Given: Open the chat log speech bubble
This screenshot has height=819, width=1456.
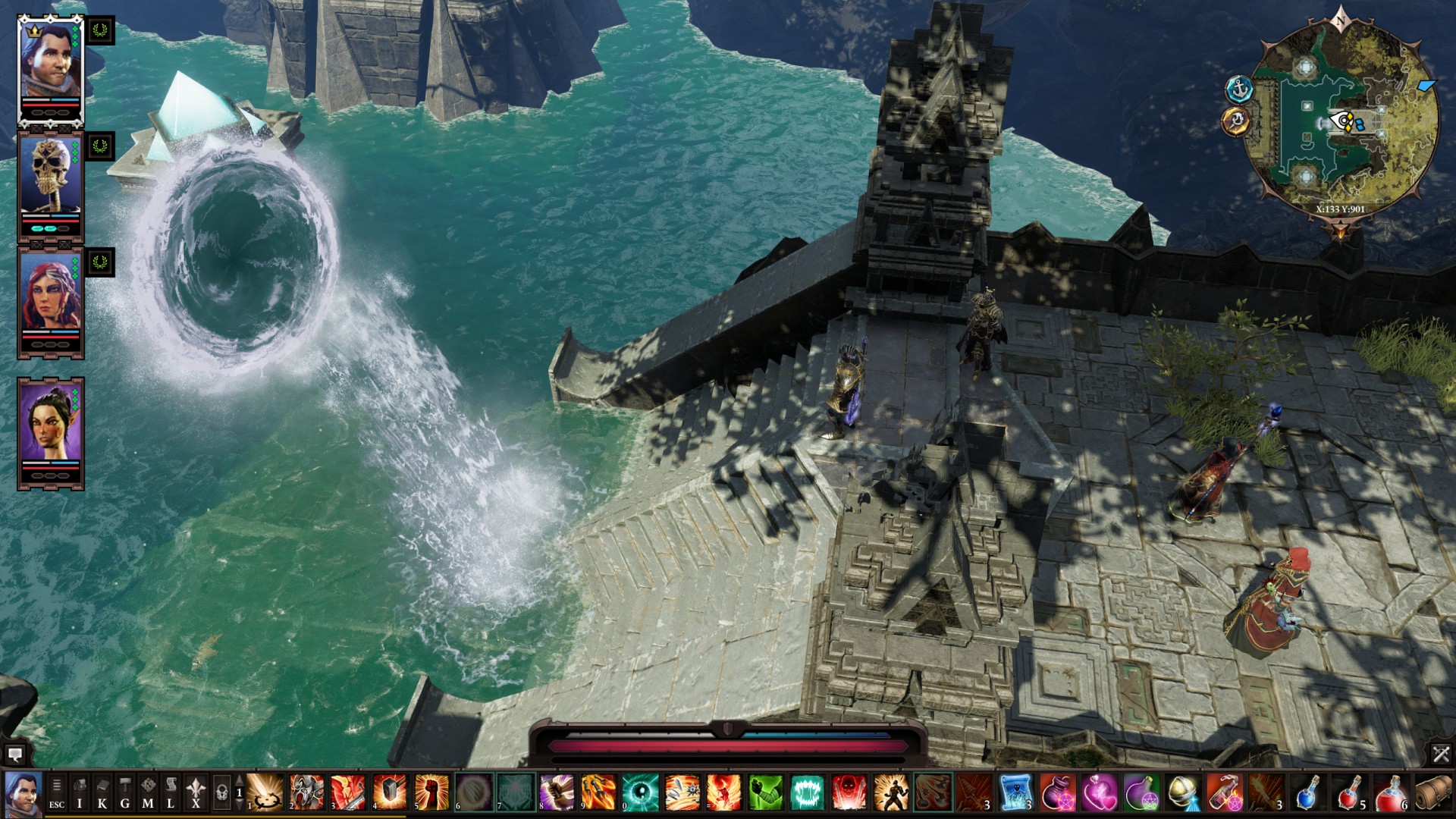Looking at the screenshot, I should tap(14, 754).
